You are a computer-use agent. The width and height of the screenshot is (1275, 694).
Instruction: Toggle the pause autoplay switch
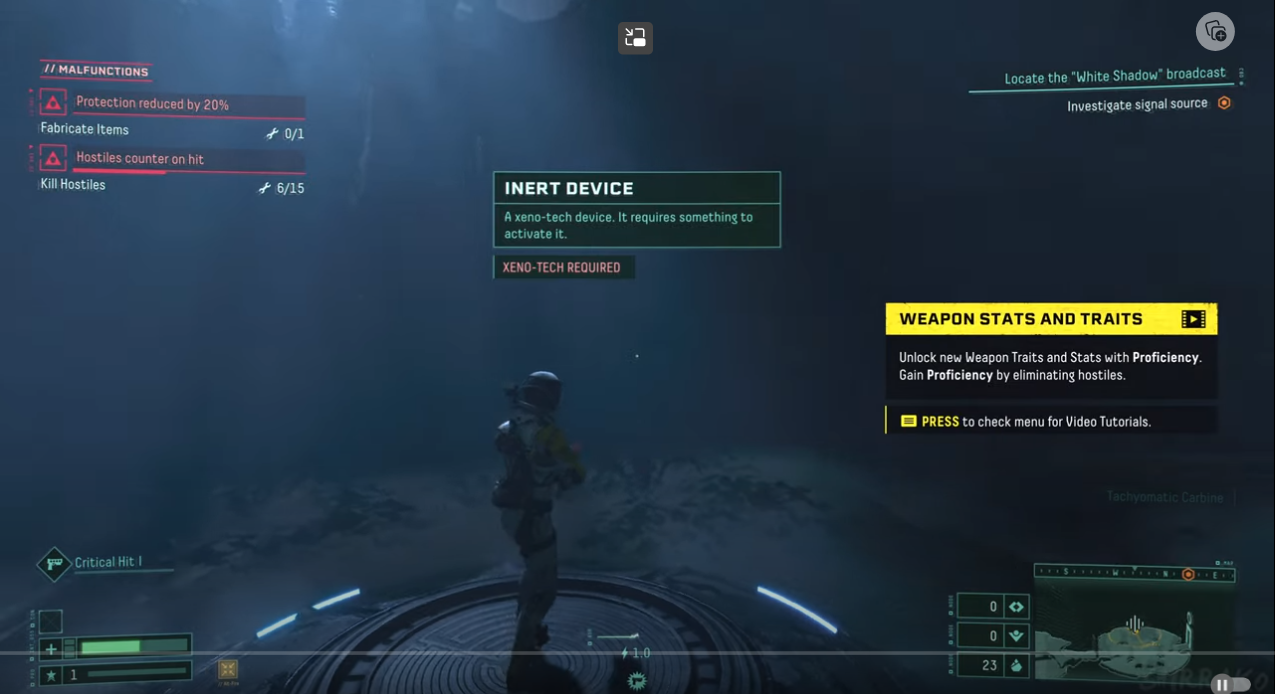point(1230,685)
